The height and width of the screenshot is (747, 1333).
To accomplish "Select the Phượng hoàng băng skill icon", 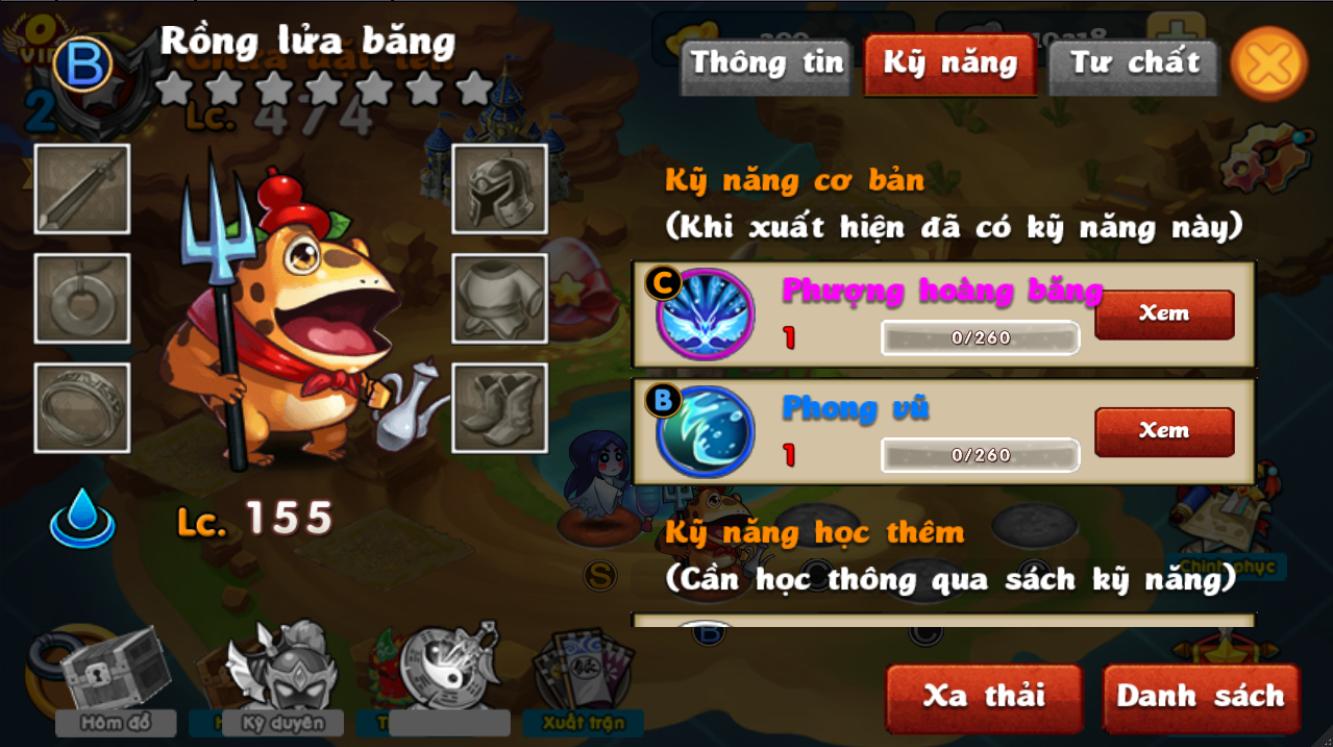I will point(706,312).
